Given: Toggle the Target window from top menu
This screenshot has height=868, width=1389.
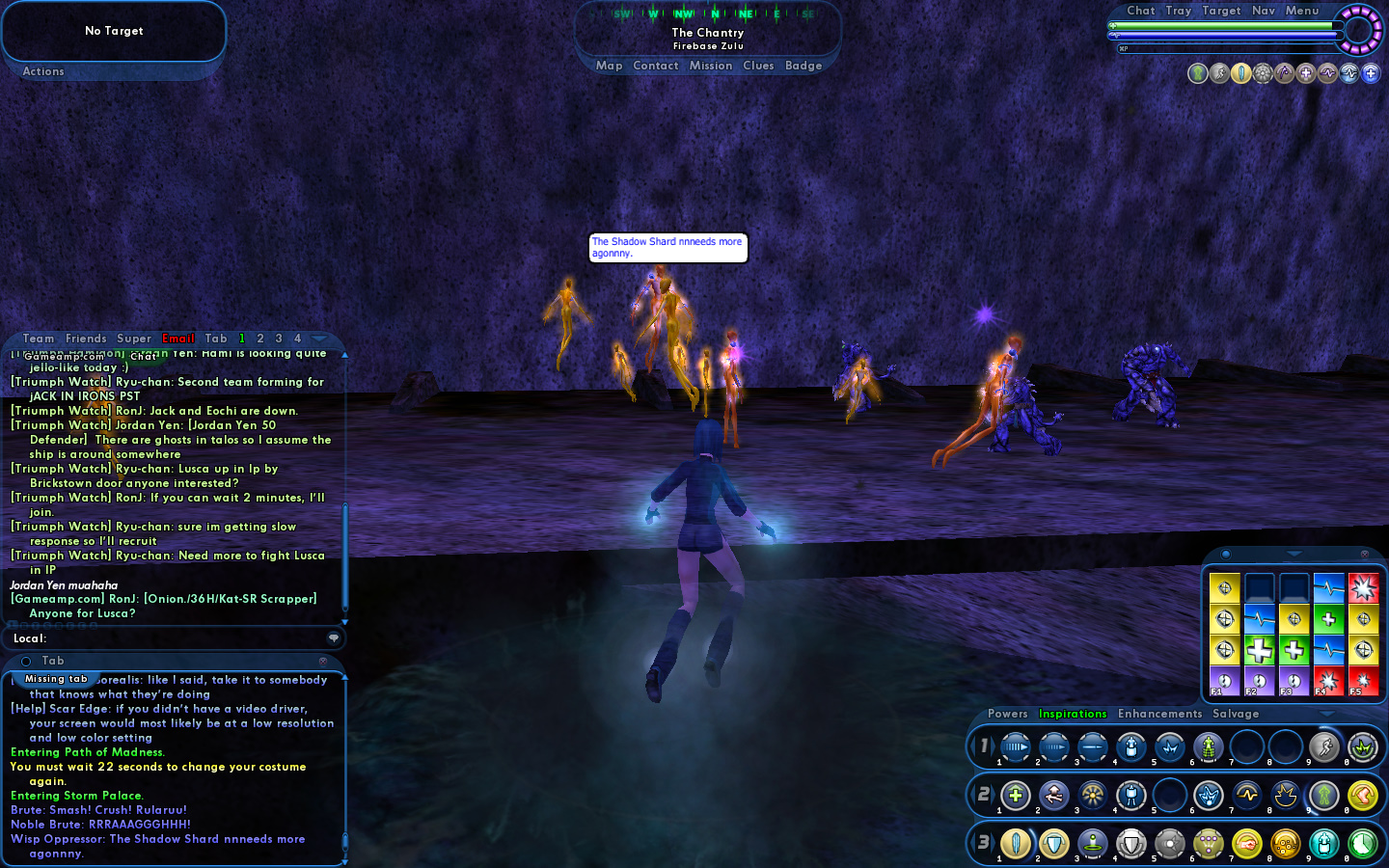Looking at the screenshot, I should 1221,11.
